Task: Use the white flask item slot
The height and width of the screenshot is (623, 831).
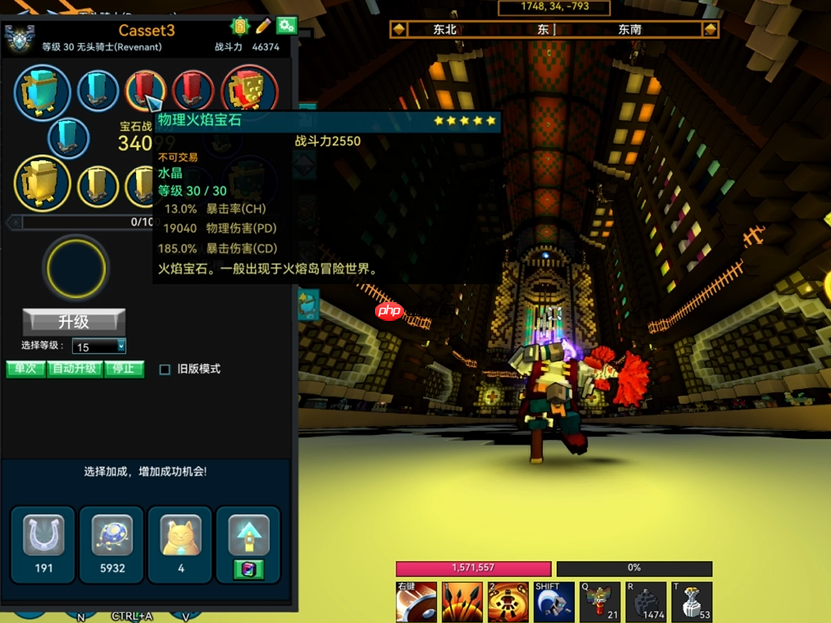Action: (x=690, y=602)
